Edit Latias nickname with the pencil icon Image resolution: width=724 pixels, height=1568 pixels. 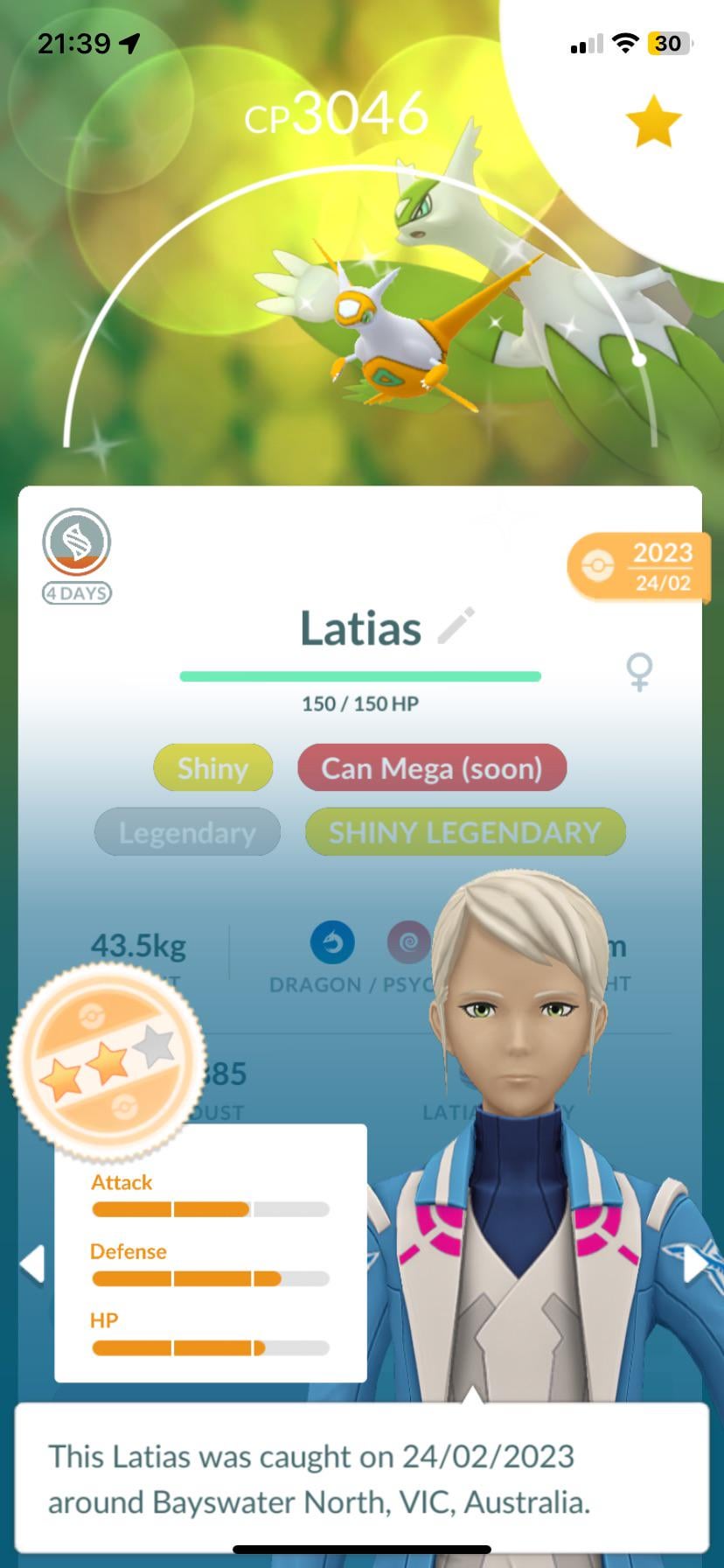[x=456, y=626]
